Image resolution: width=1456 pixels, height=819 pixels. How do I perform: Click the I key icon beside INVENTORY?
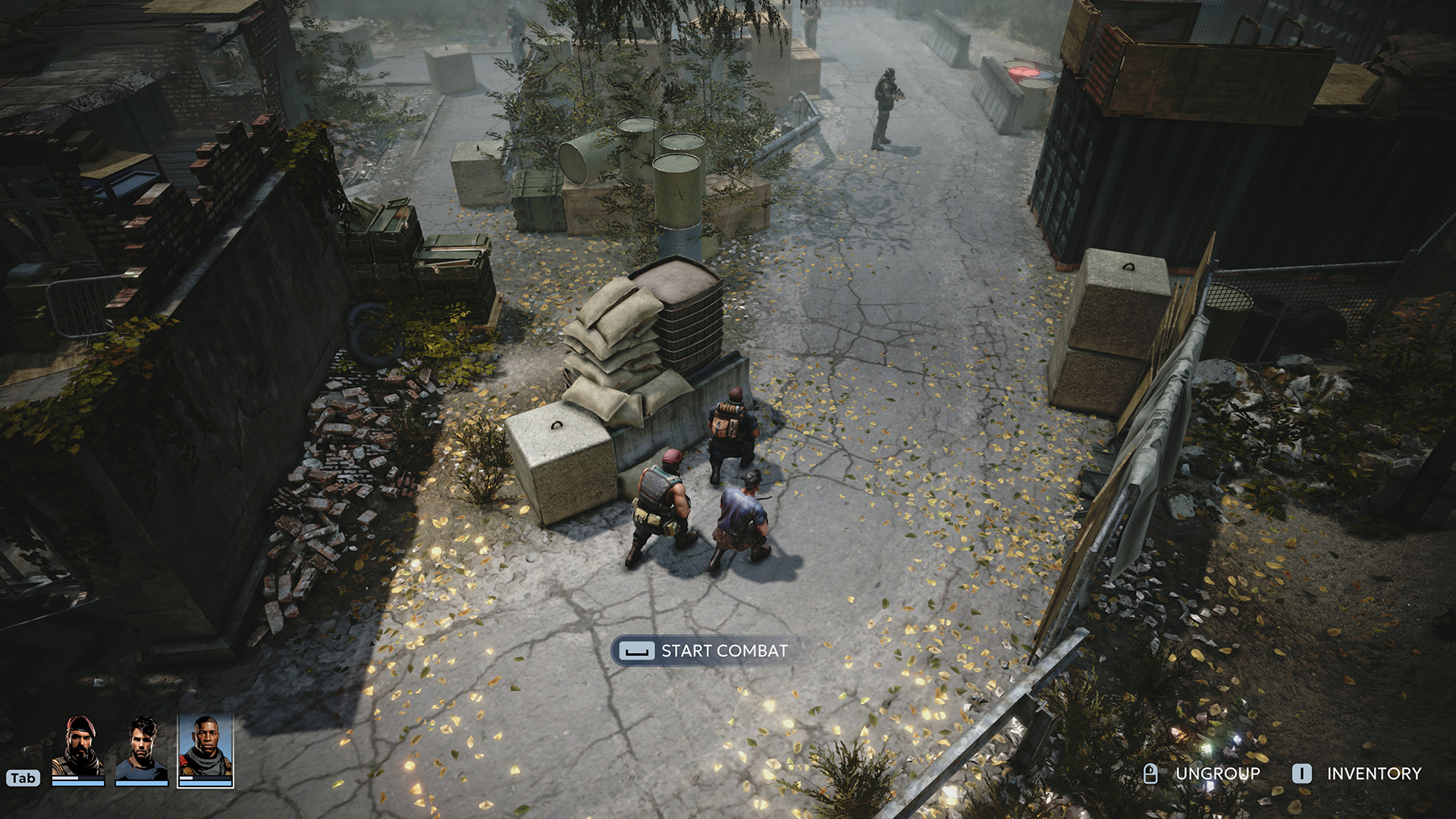click(1302, 774)
